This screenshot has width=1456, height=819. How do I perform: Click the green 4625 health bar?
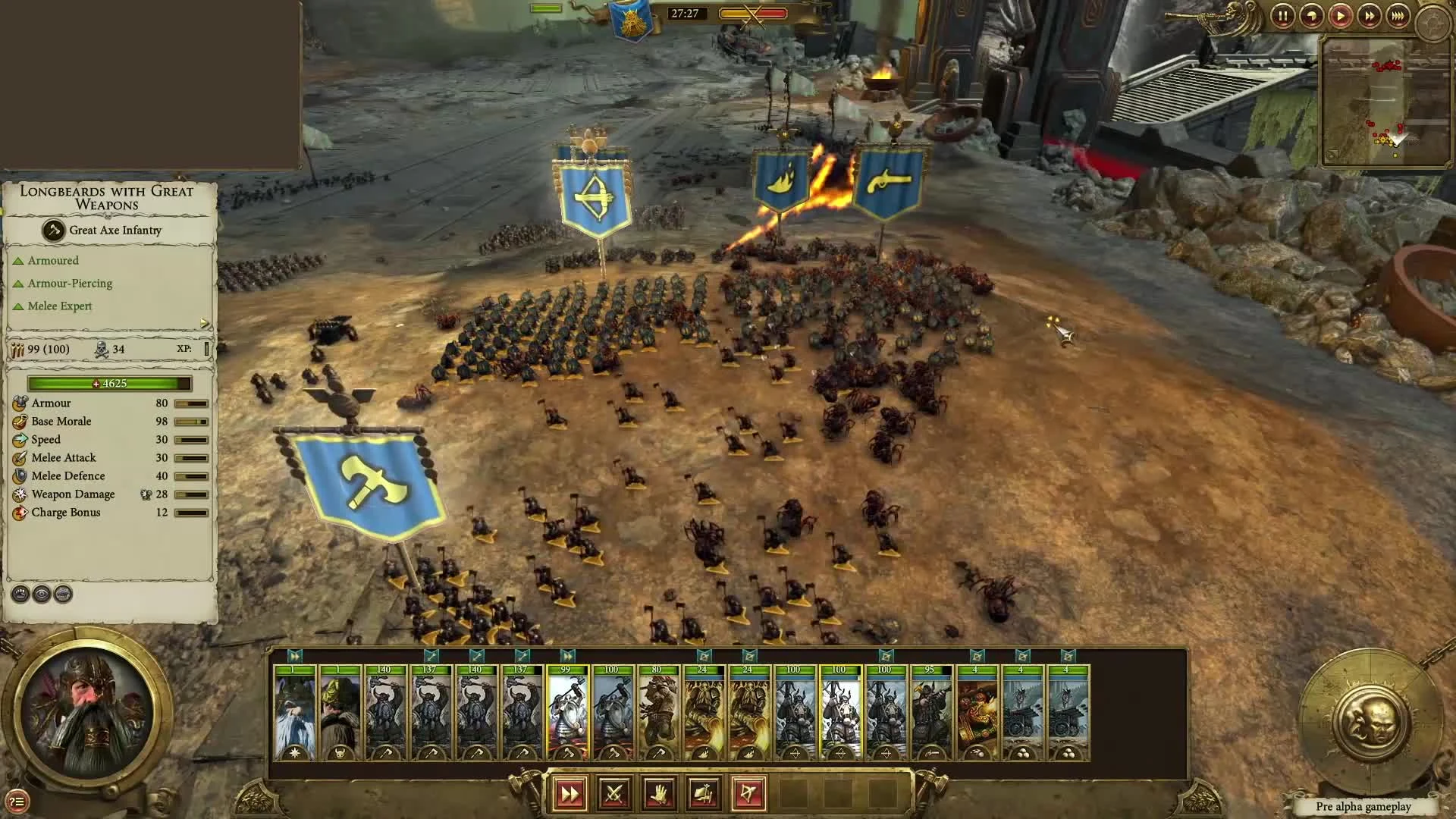pyautogui.click(x=108, y=384)
